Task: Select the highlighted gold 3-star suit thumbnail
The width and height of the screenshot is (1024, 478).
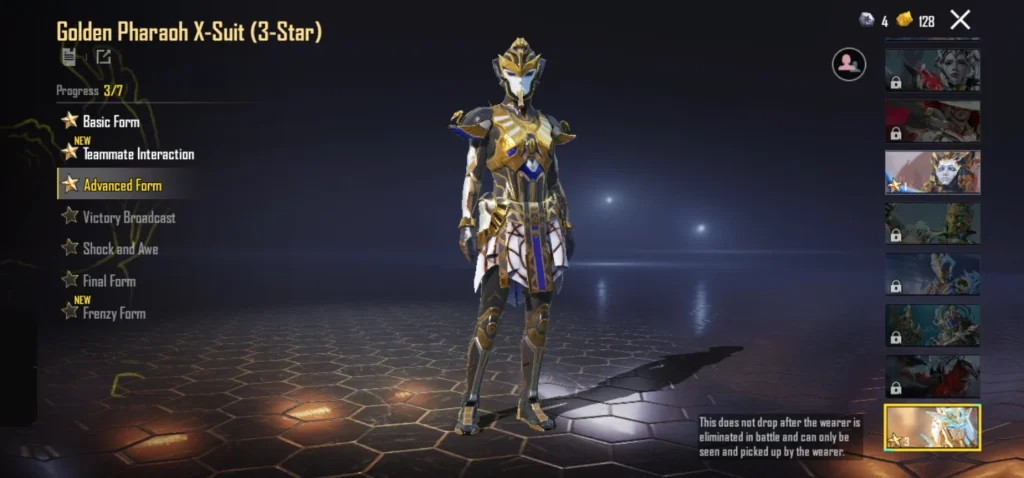Action: pyautogui.click(x=932, y=426)
